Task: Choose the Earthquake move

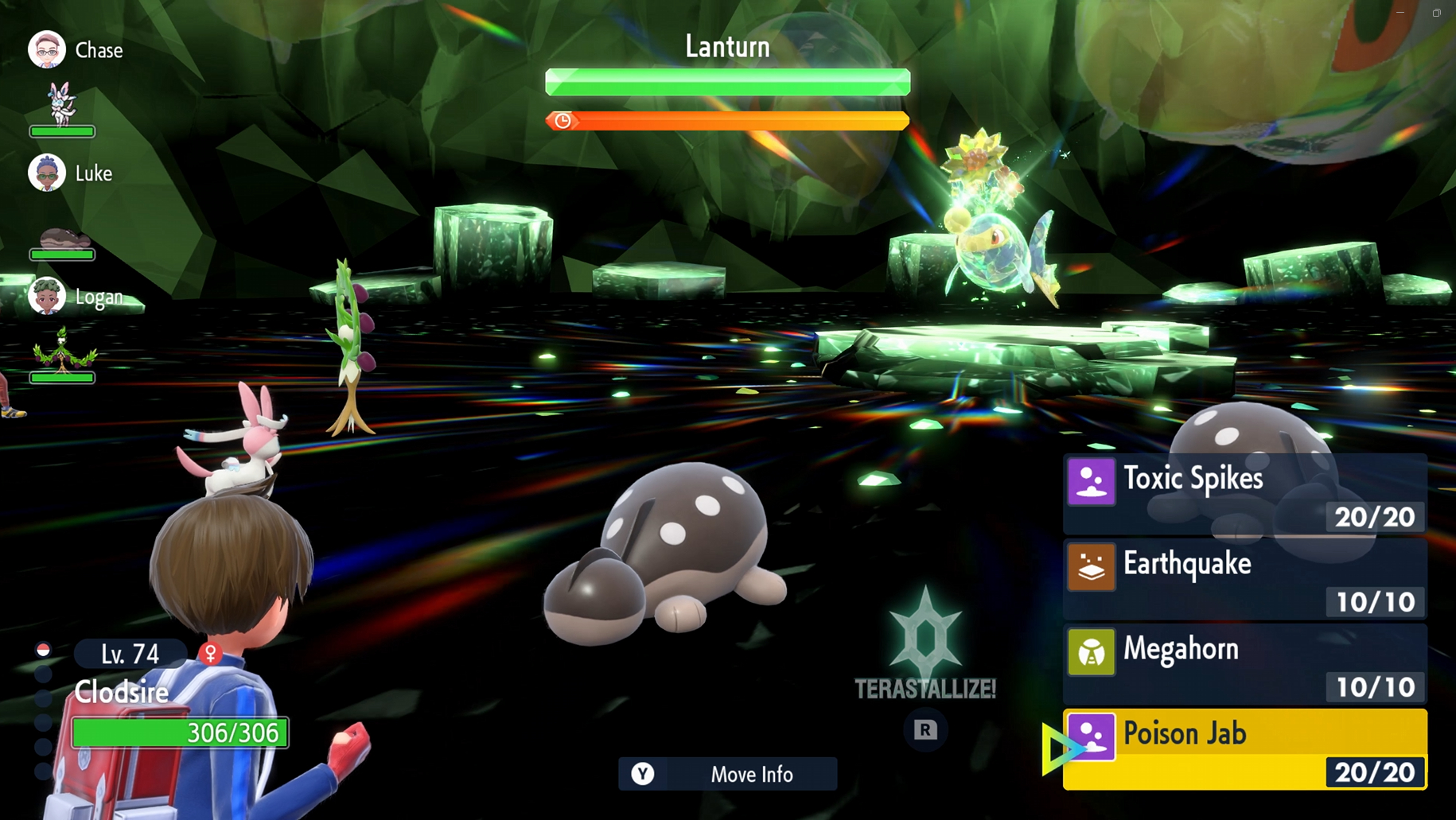Action: (1244, 579)
